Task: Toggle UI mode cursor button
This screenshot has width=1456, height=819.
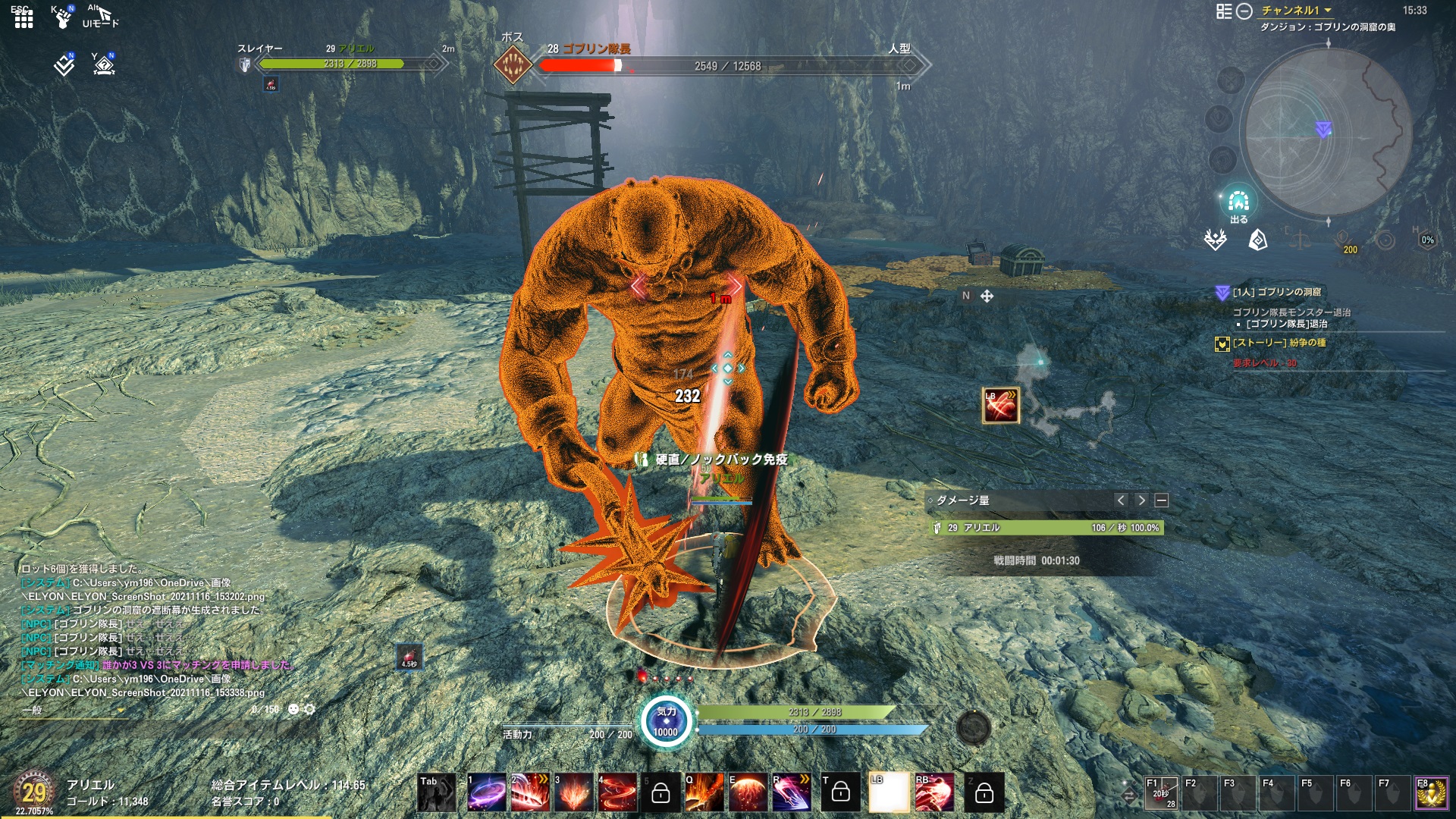Action: pyautogui.click(x=102, y=17)
